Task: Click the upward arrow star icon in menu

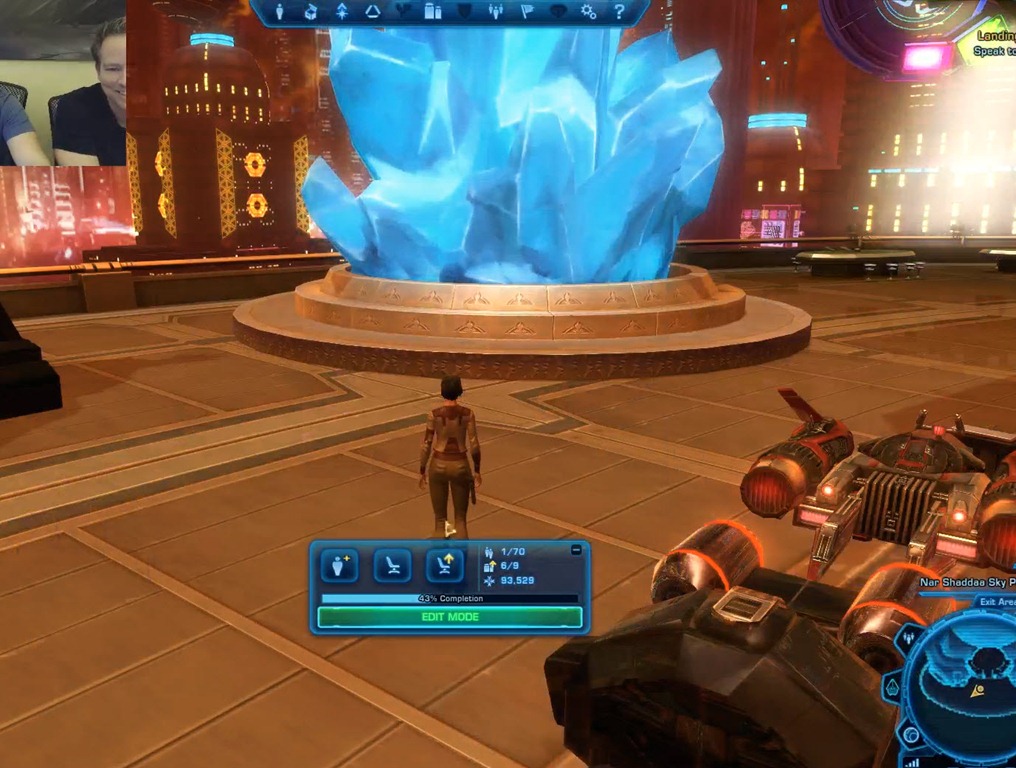Action: [341, 12]
